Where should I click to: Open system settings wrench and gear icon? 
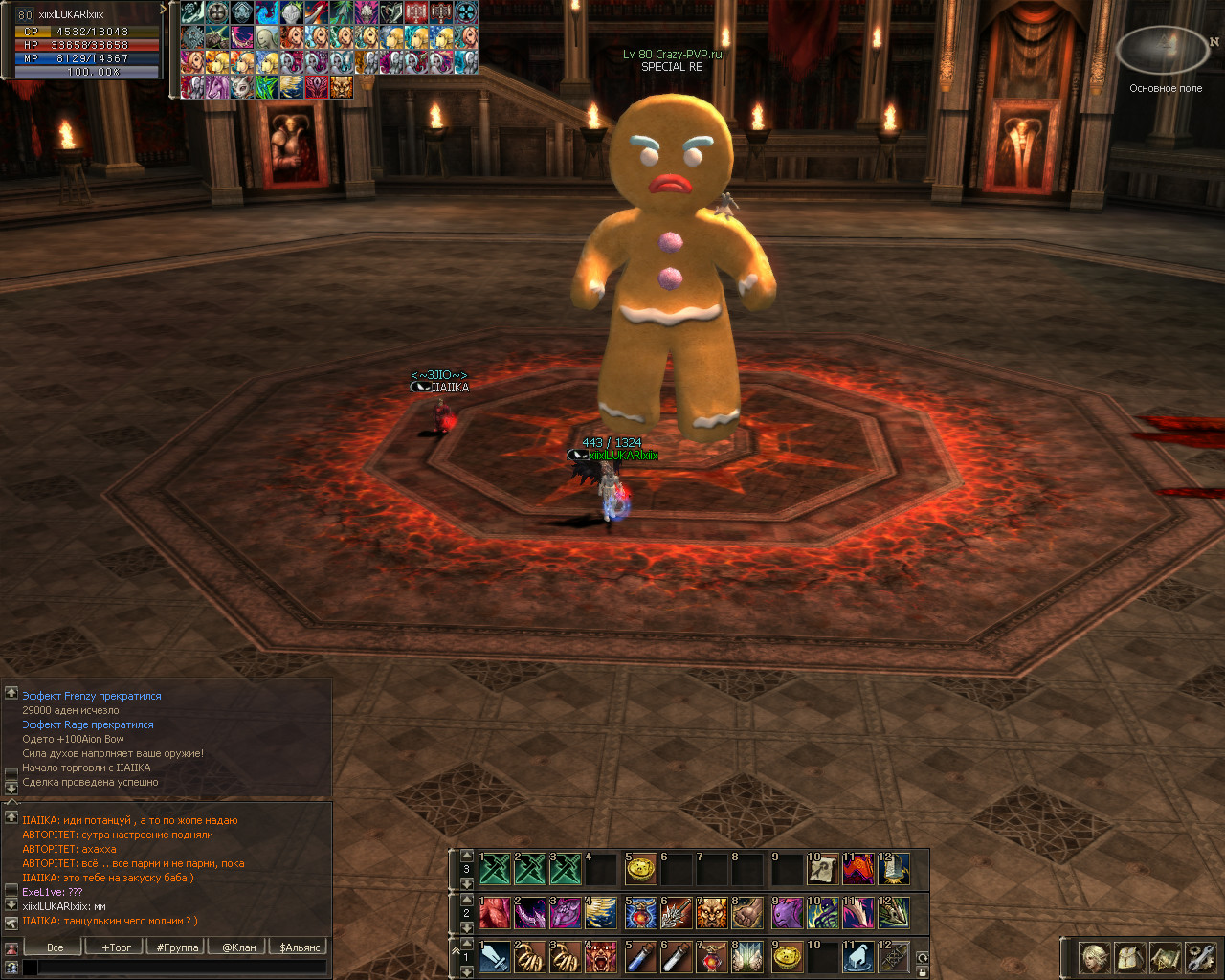[1200, 957]
